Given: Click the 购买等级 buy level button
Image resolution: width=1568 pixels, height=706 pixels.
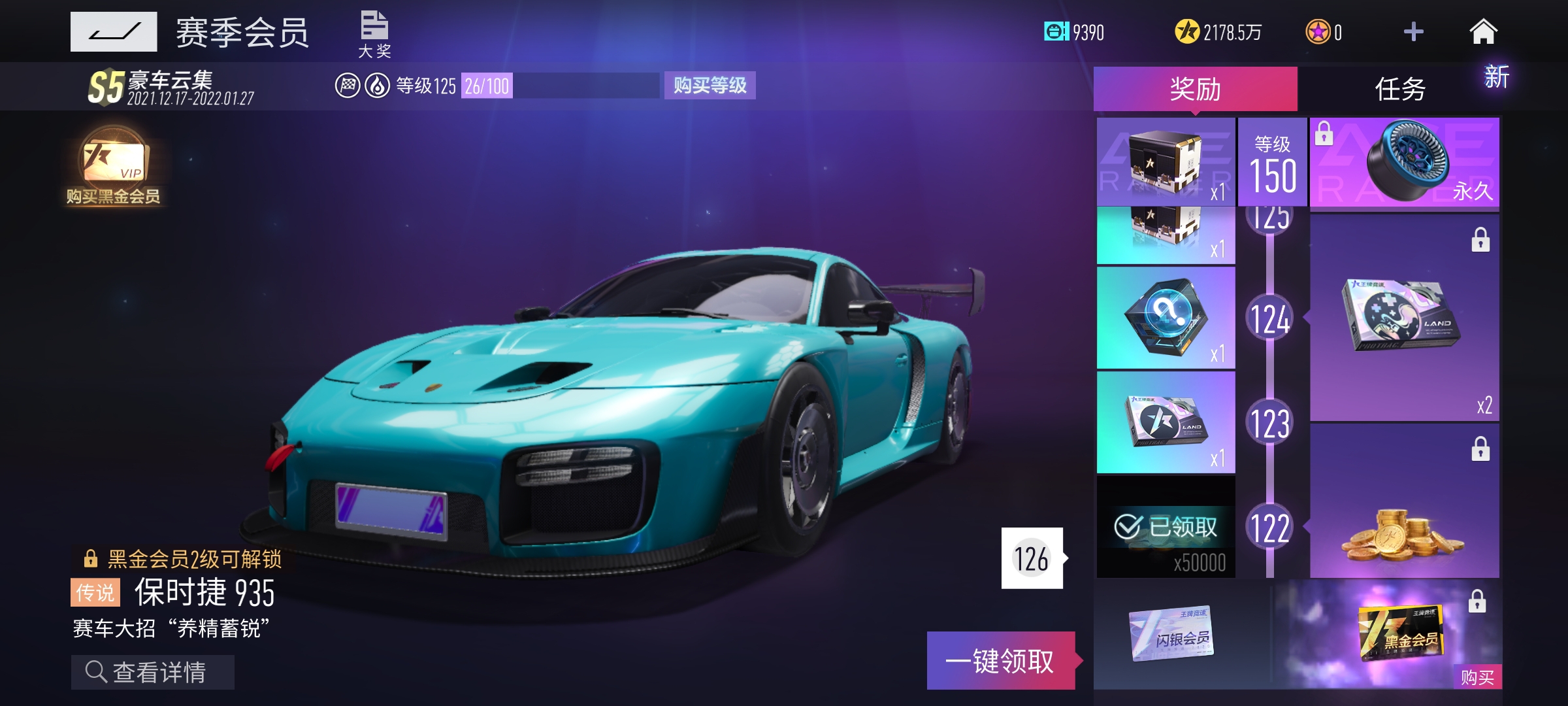Looking at the screenshot, I should pyautogui.click(x=710, y=86).
